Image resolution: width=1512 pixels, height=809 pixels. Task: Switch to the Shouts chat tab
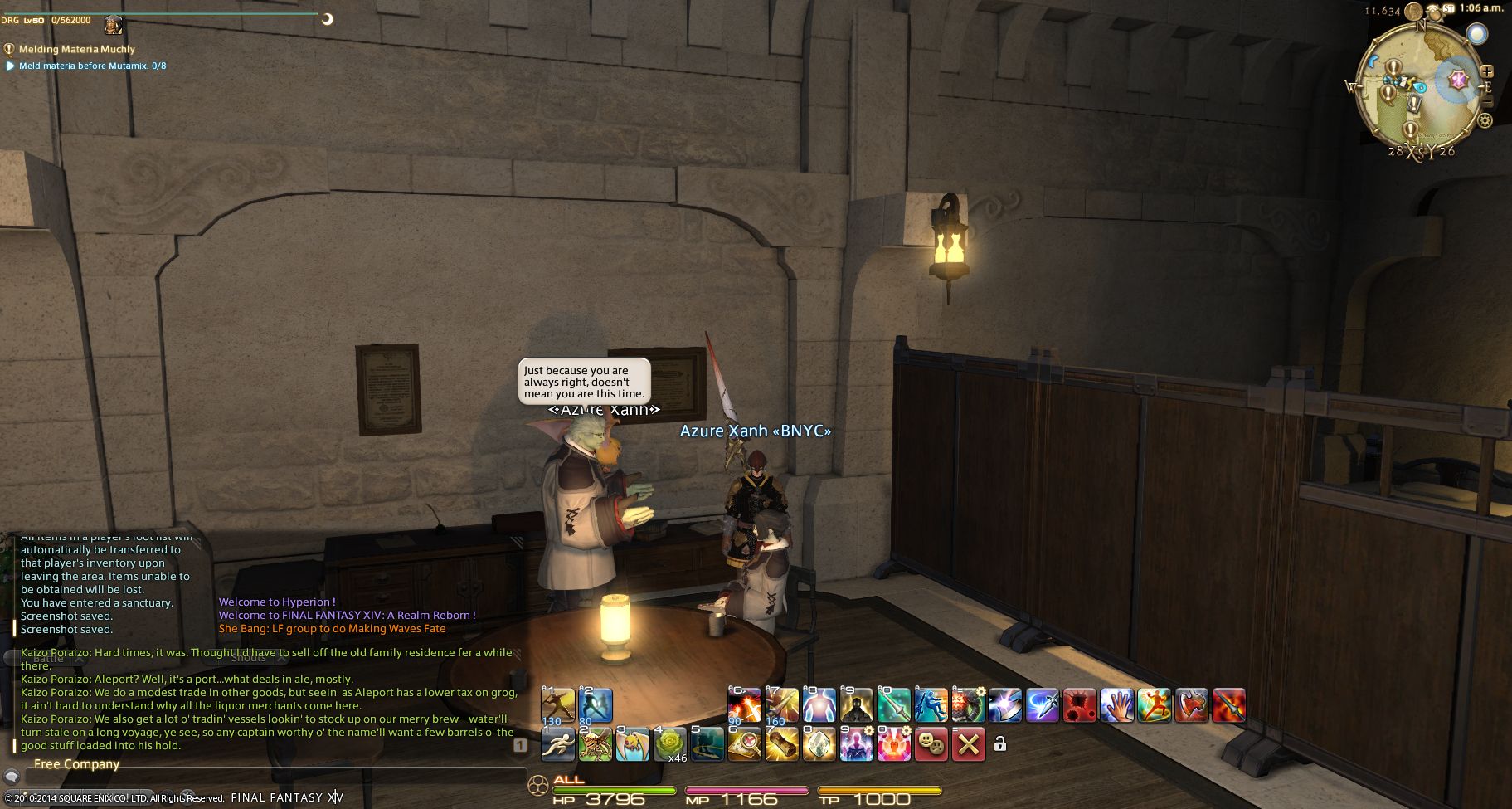point(248,658)
